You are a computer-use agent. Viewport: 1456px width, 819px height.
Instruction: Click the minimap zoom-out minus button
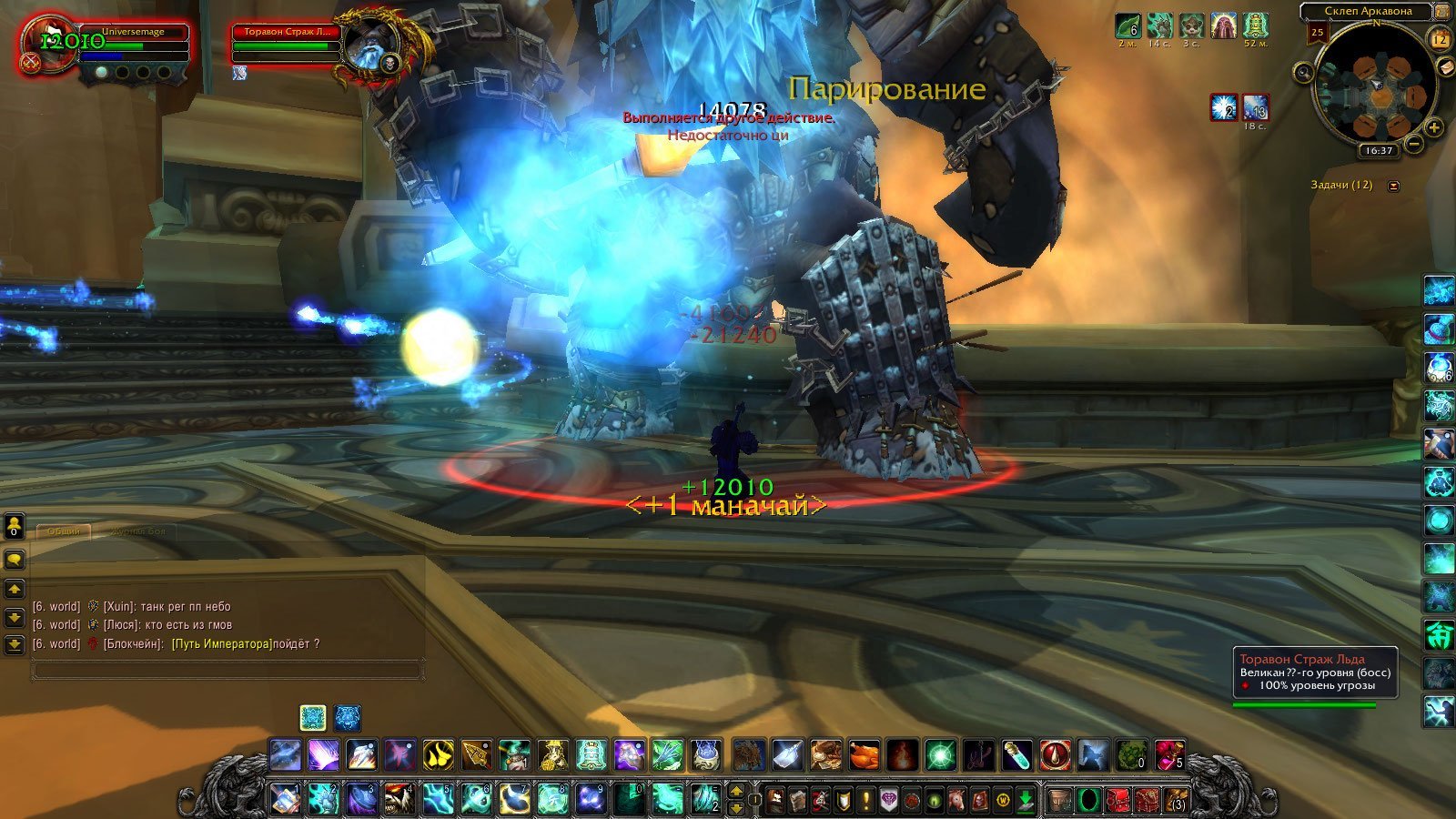1413,144
